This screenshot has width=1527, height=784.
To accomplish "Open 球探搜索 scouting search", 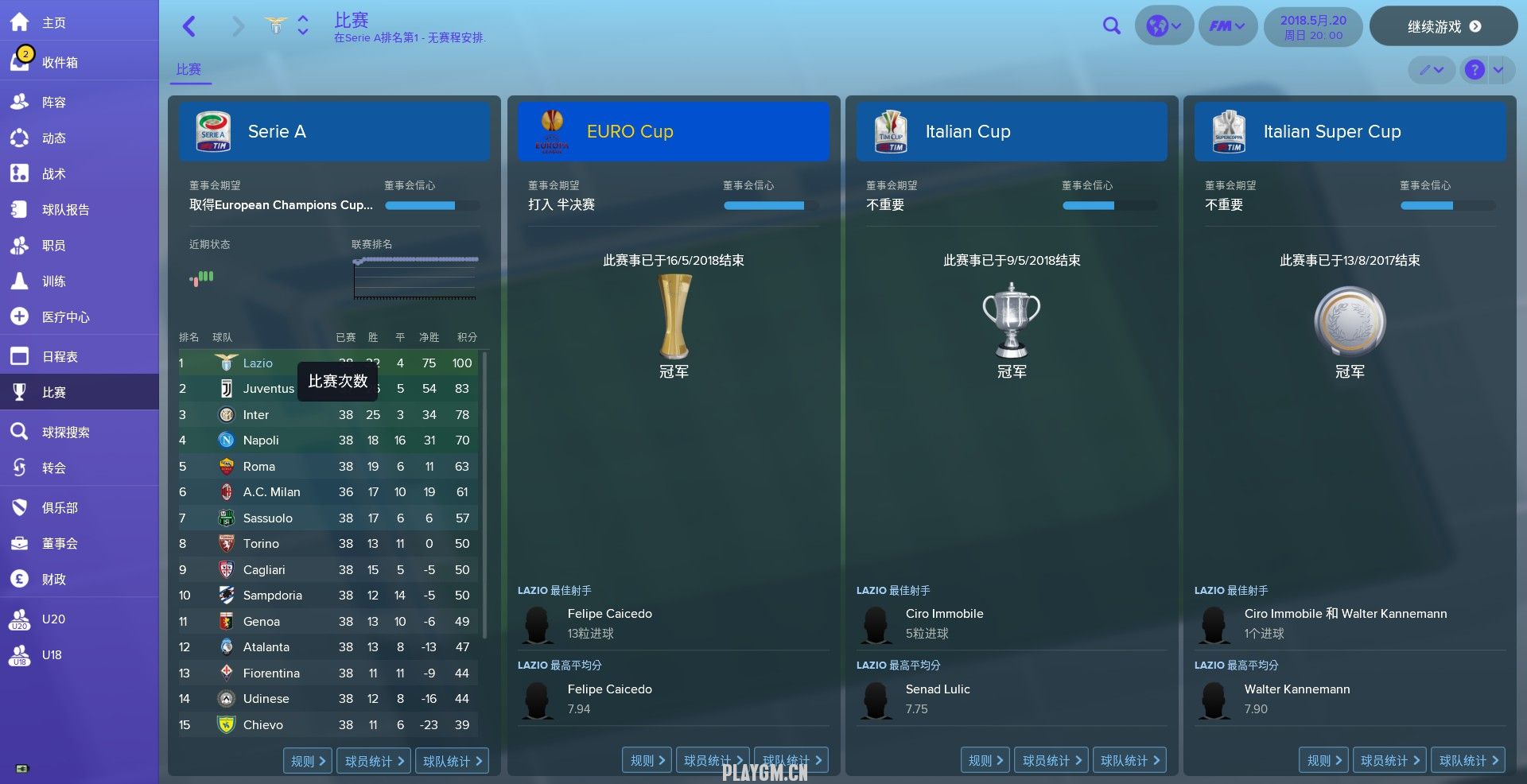I will pyautogui.click(x=65, y=432).
